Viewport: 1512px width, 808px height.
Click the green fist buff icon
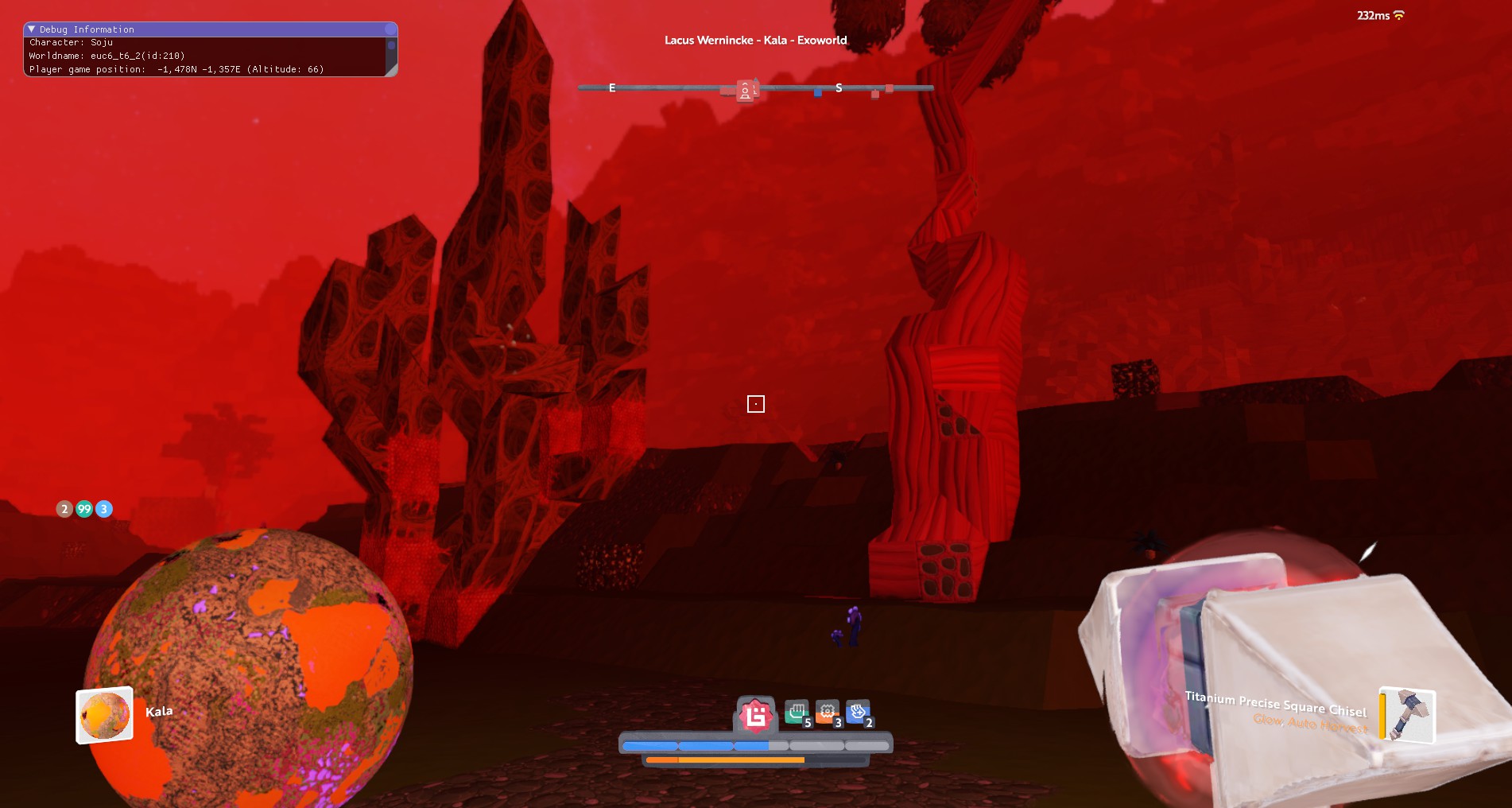(x=796, y=713)
